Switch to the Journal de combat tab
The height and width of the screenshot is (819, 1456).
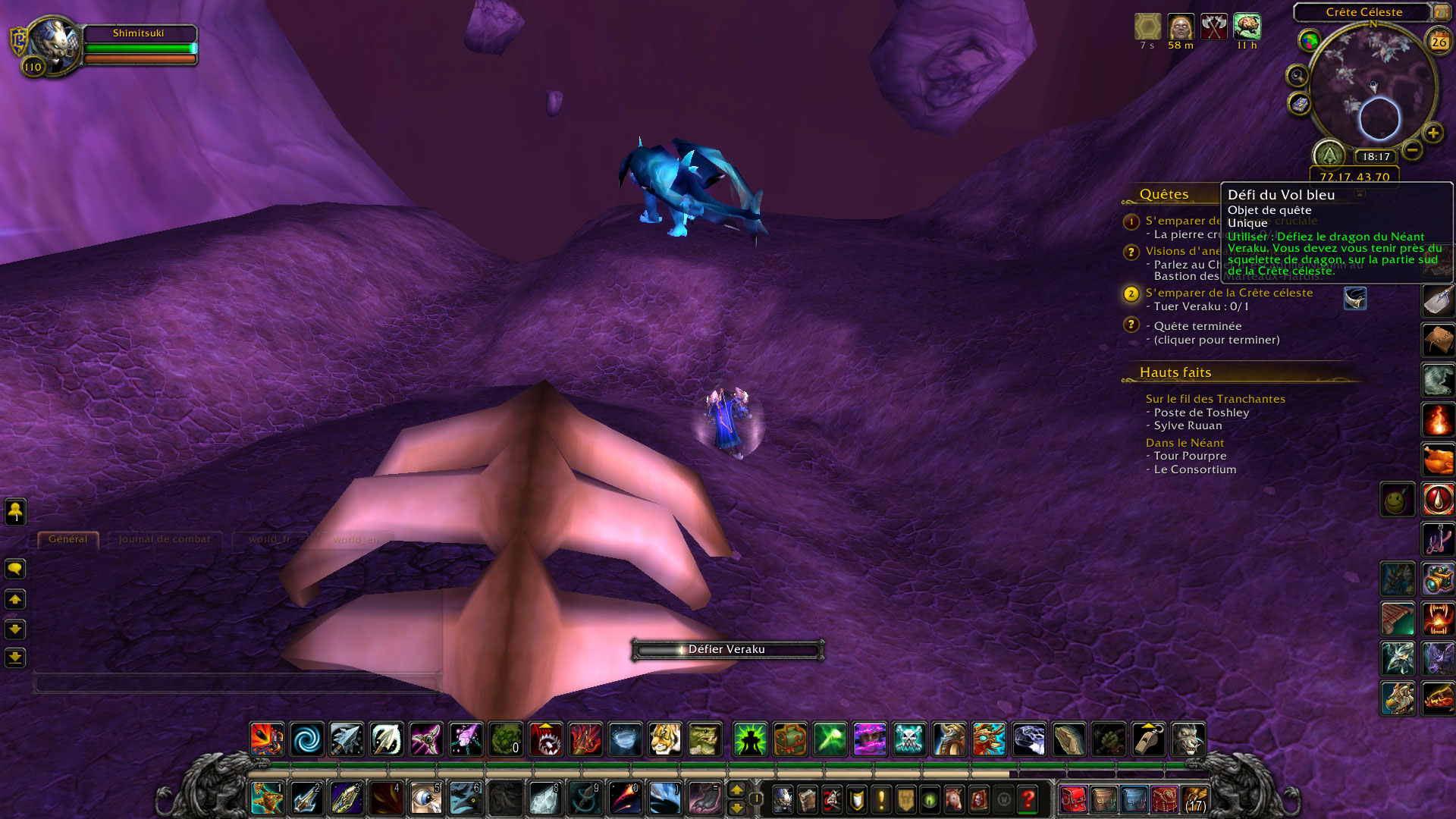165,539
